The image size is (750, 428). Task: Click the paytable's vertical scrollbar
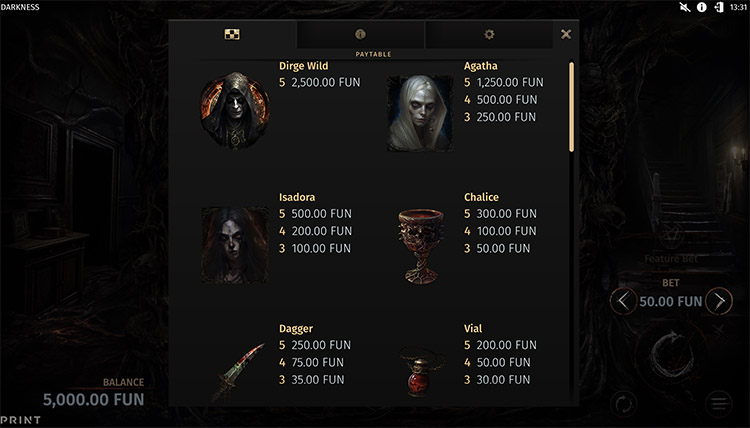[x=572, y=107]
